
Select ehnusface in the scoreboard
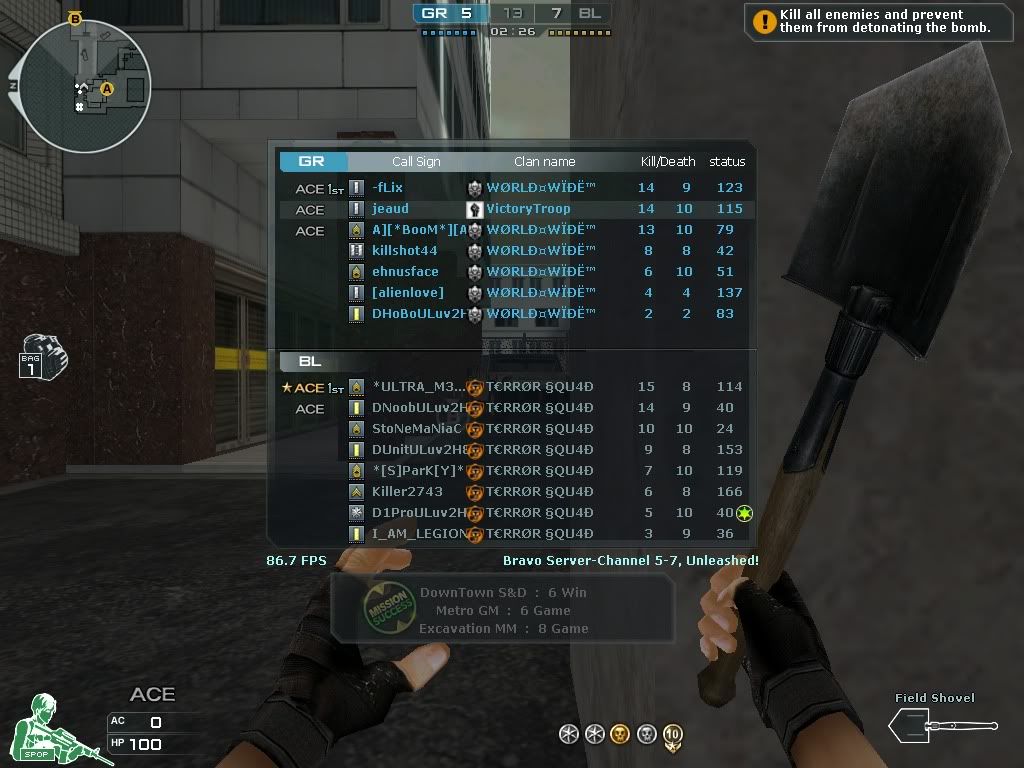[405, 272]
